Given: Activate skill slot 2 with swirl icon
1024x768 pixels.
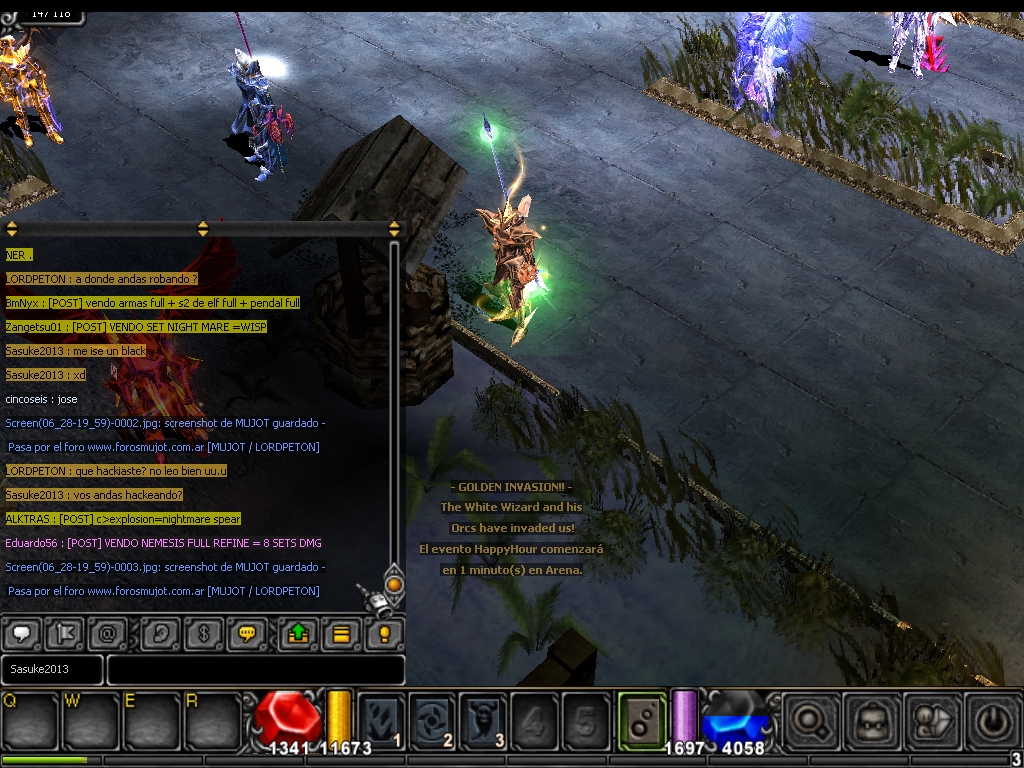Looking at the screenshot, I should (x=433, y=719).
